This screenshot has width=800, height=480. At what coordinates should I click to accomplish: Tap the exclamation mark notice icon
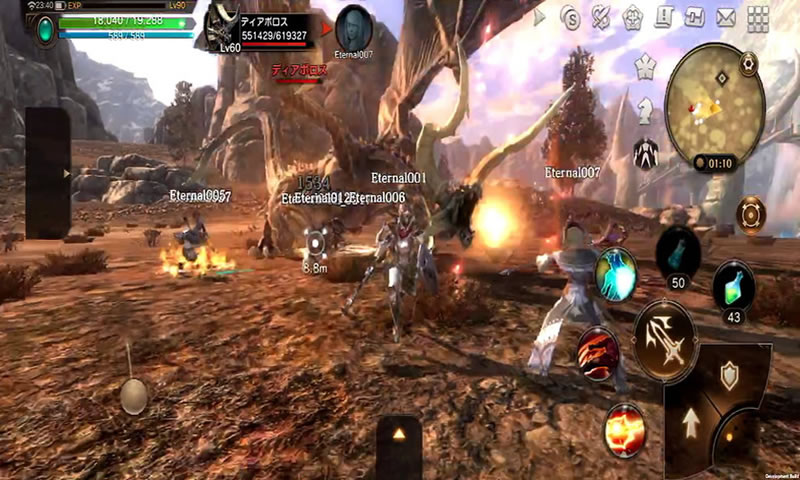664,17
